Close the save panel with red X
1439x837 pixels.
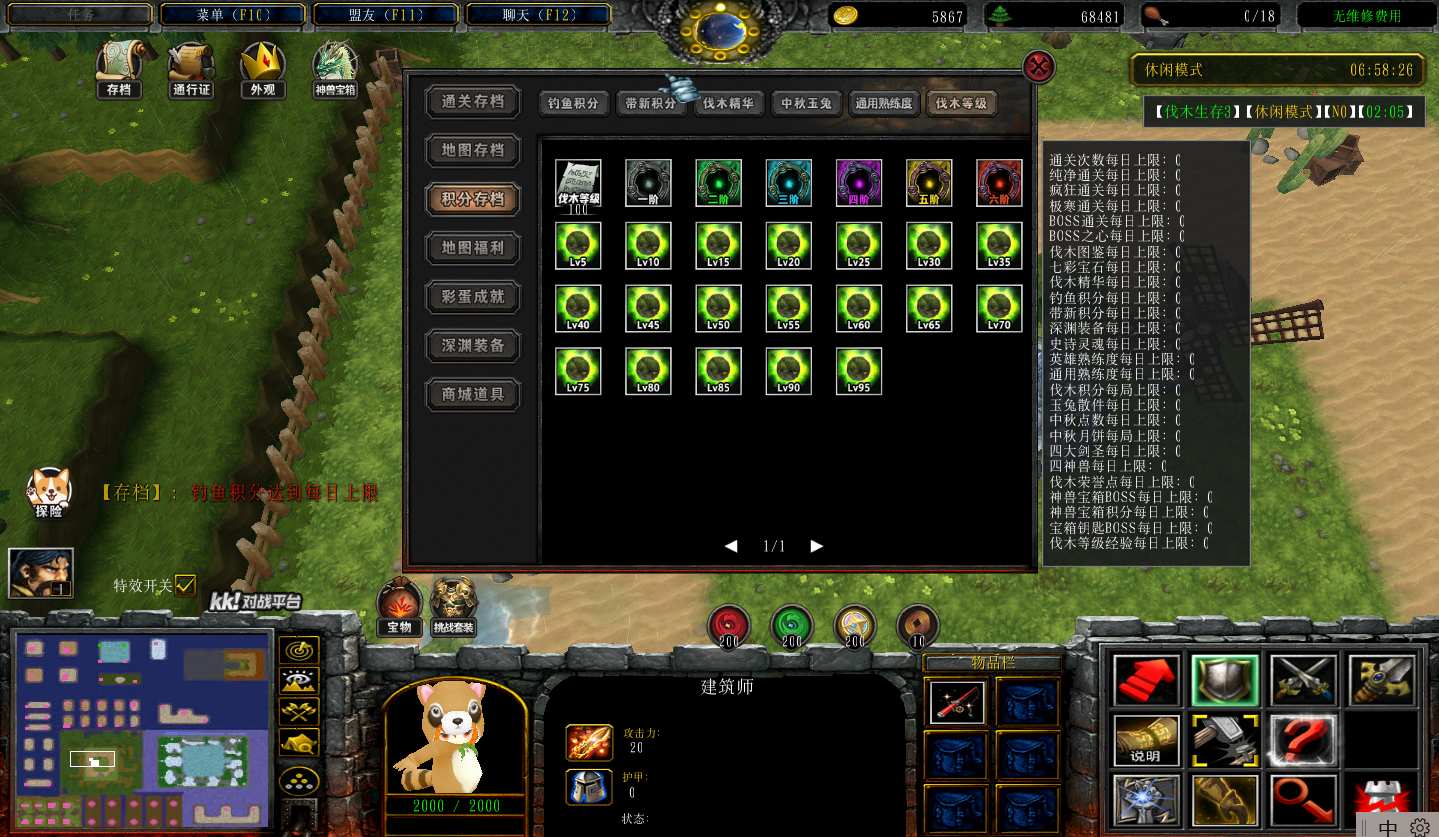coord(1039,67)
